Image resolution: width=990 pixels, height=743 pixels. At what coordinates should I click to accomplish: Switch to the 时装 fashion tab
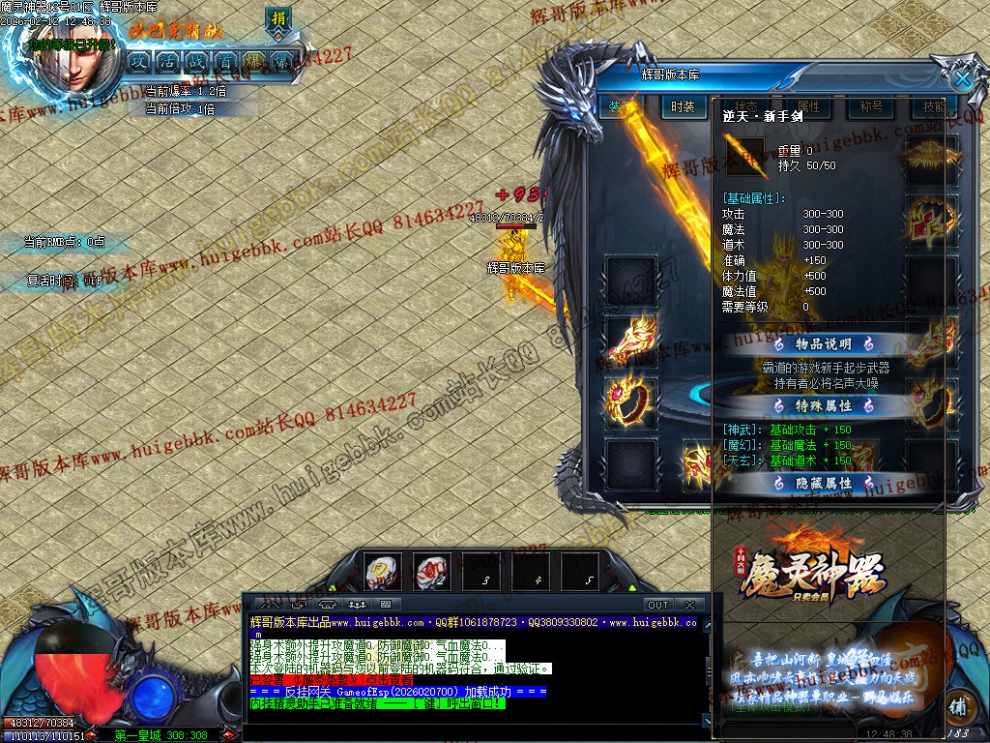pyautogui.click(x=683, y=107)
